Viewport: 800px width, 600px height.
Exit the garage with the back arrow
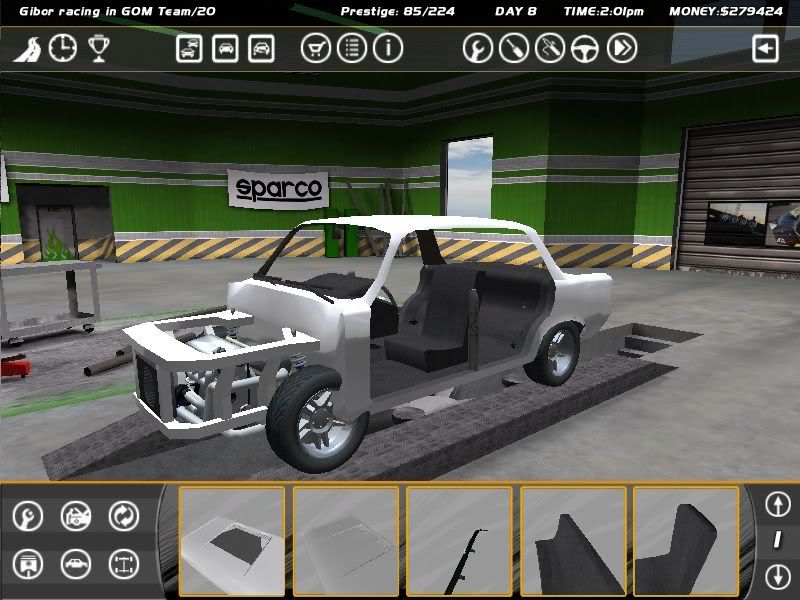(765, 48)
